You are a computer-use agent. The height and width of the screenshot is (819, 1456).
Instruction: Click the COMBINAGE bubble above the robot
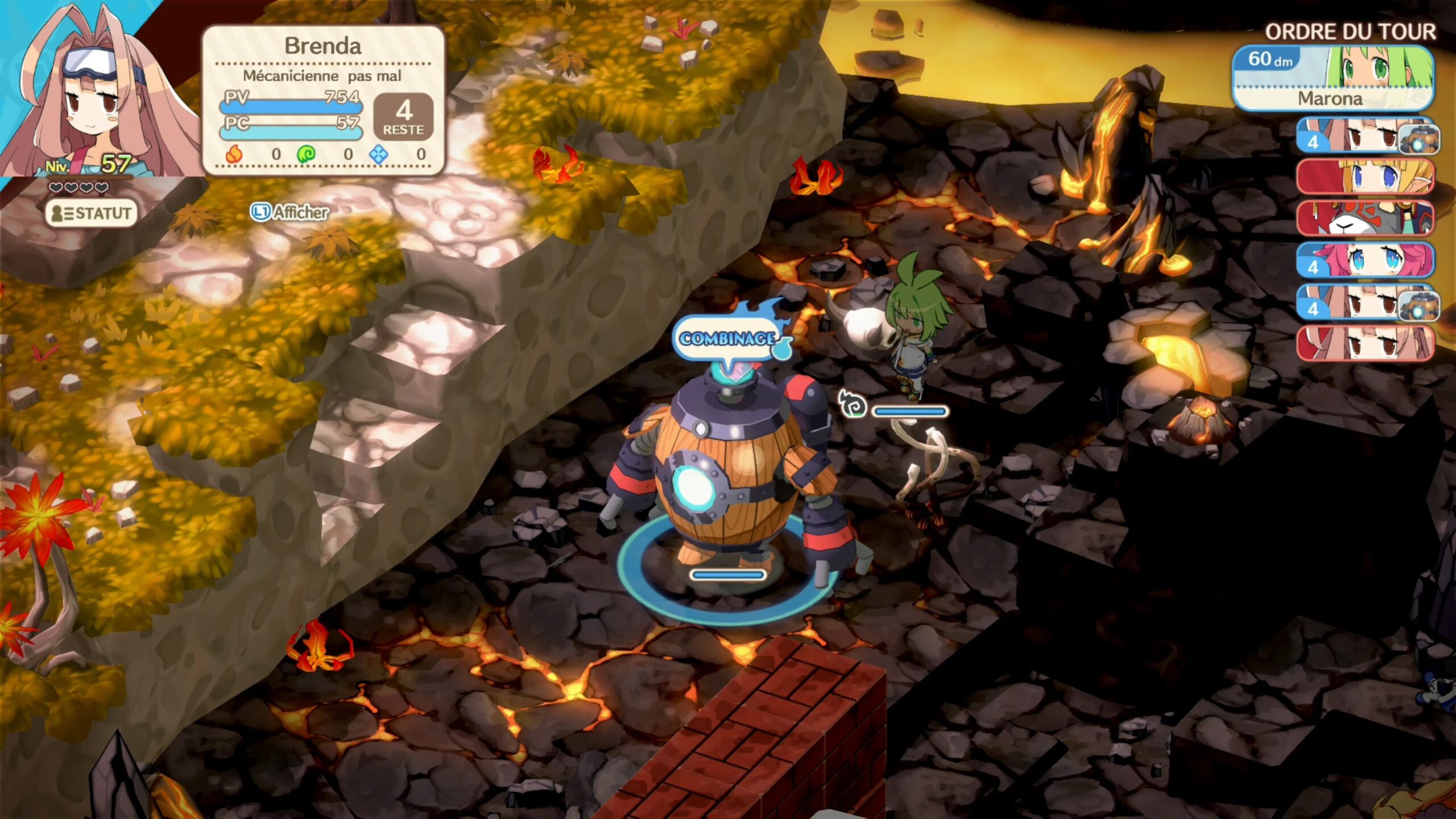click(x=727, y=339)
